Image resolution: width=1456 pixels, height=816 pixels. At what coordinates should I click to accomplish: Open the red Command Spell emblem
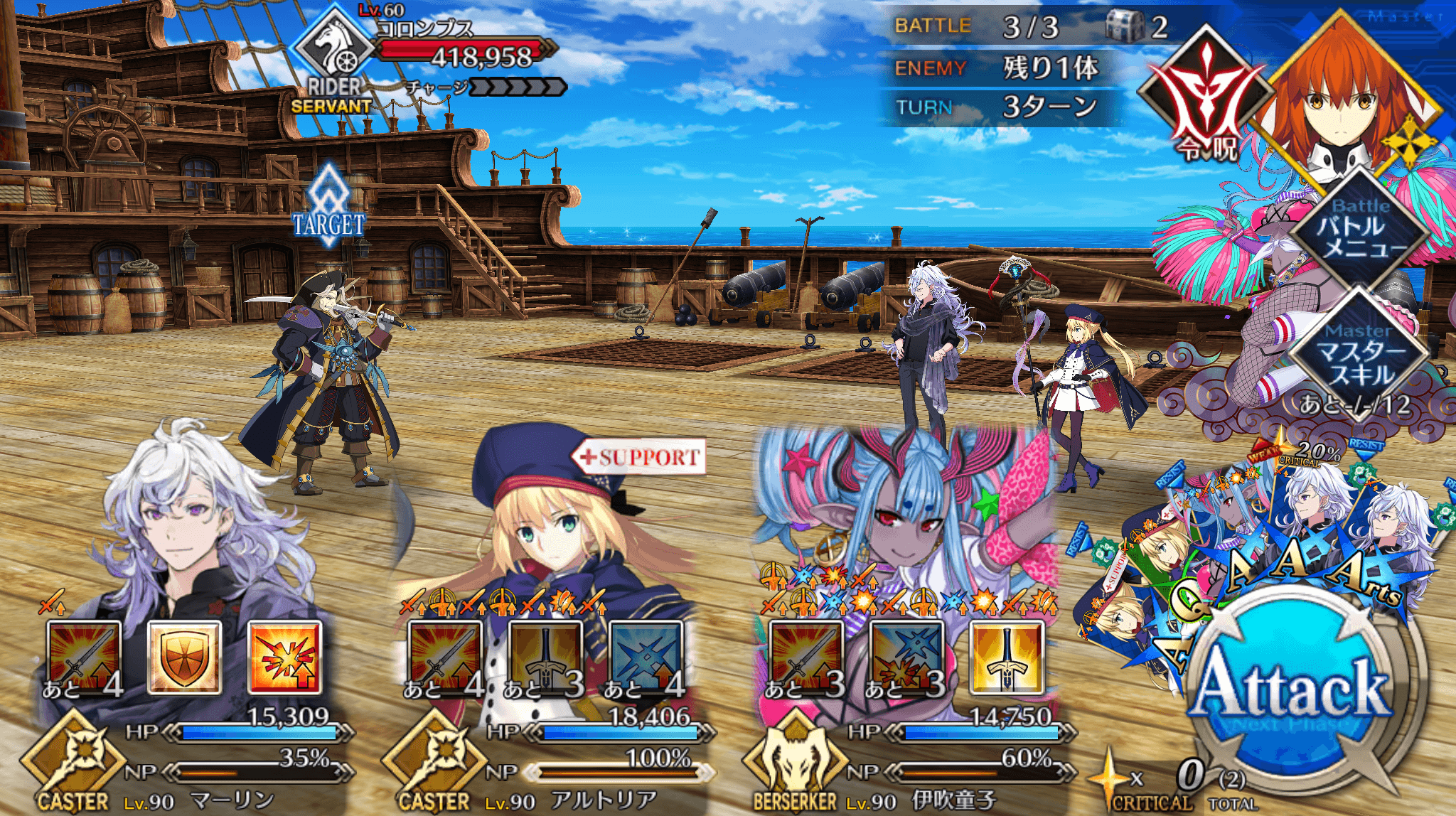[1206, 96]
